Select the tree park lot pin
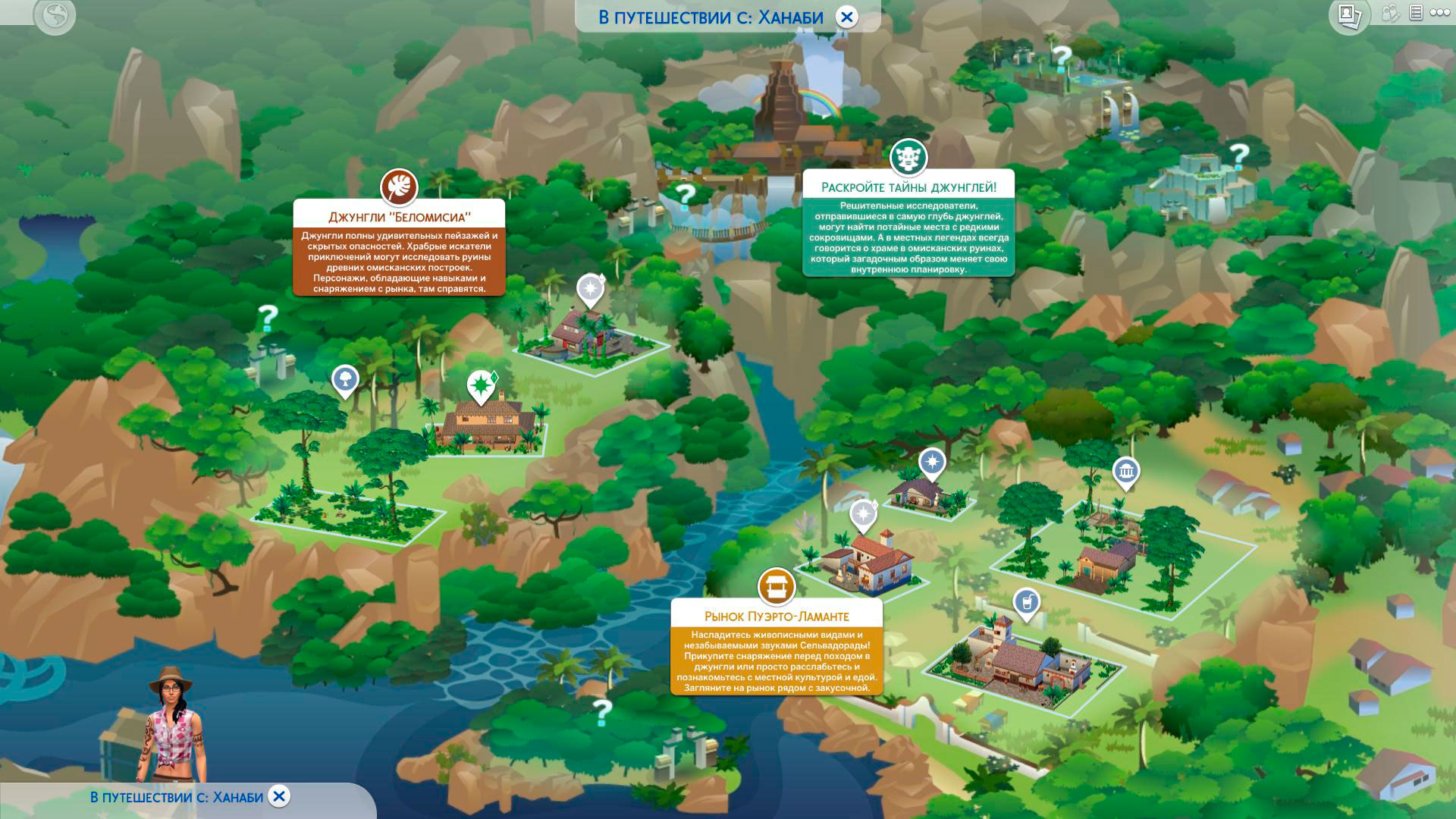Image resolution: width=1456 pixels, height=819 pixels. pos(345,379)
